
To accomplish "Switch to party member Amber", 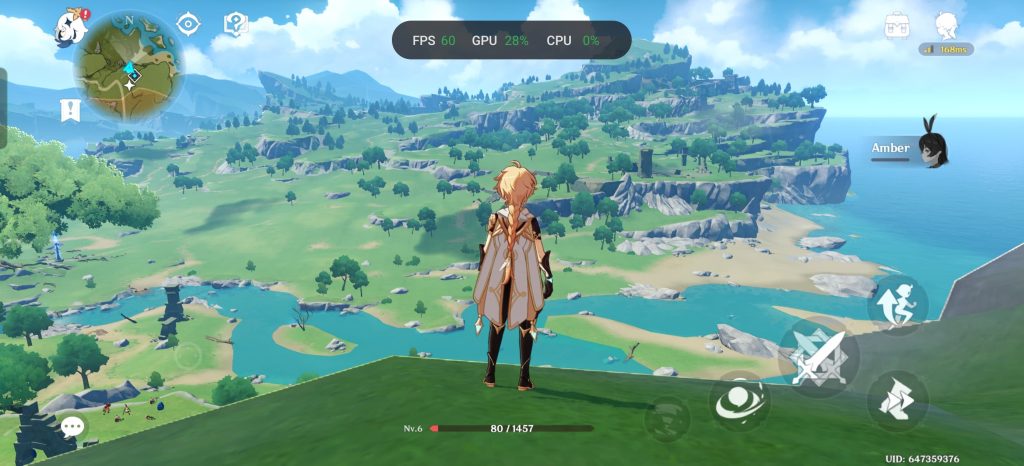I will point(910,149).
